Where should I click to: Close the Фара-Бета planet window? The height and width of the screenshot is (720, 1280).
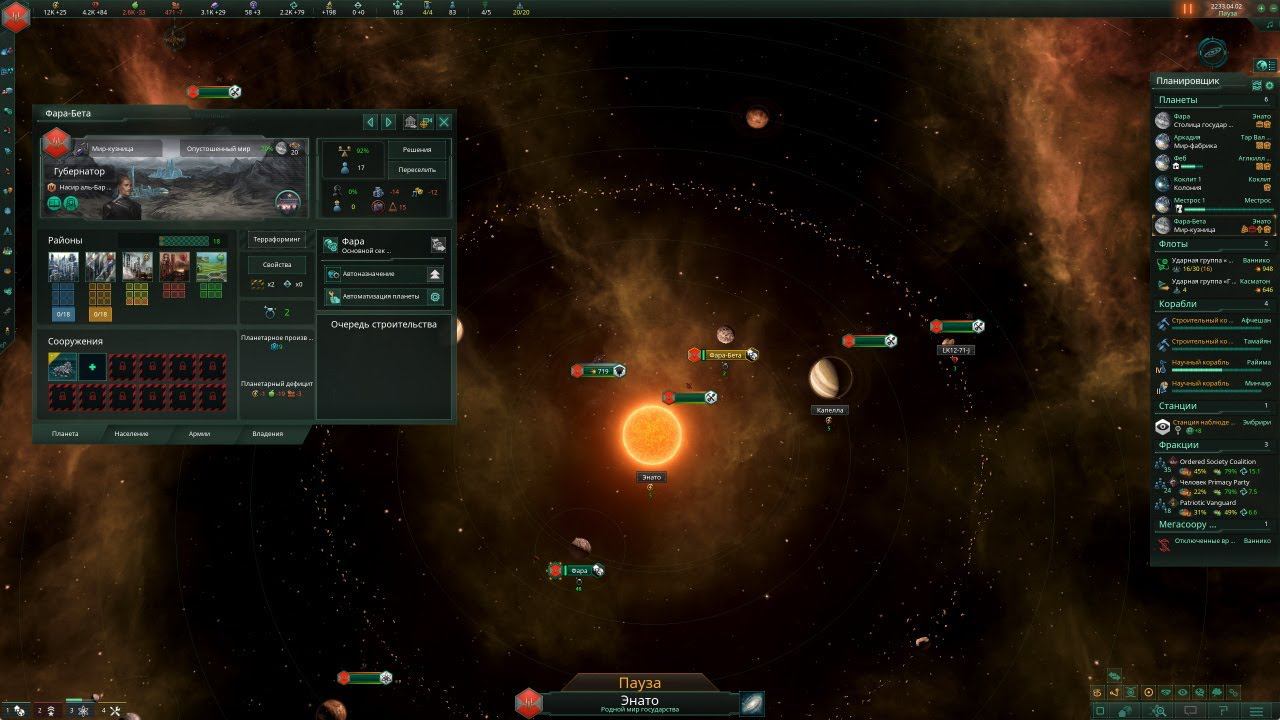(444, 122)
